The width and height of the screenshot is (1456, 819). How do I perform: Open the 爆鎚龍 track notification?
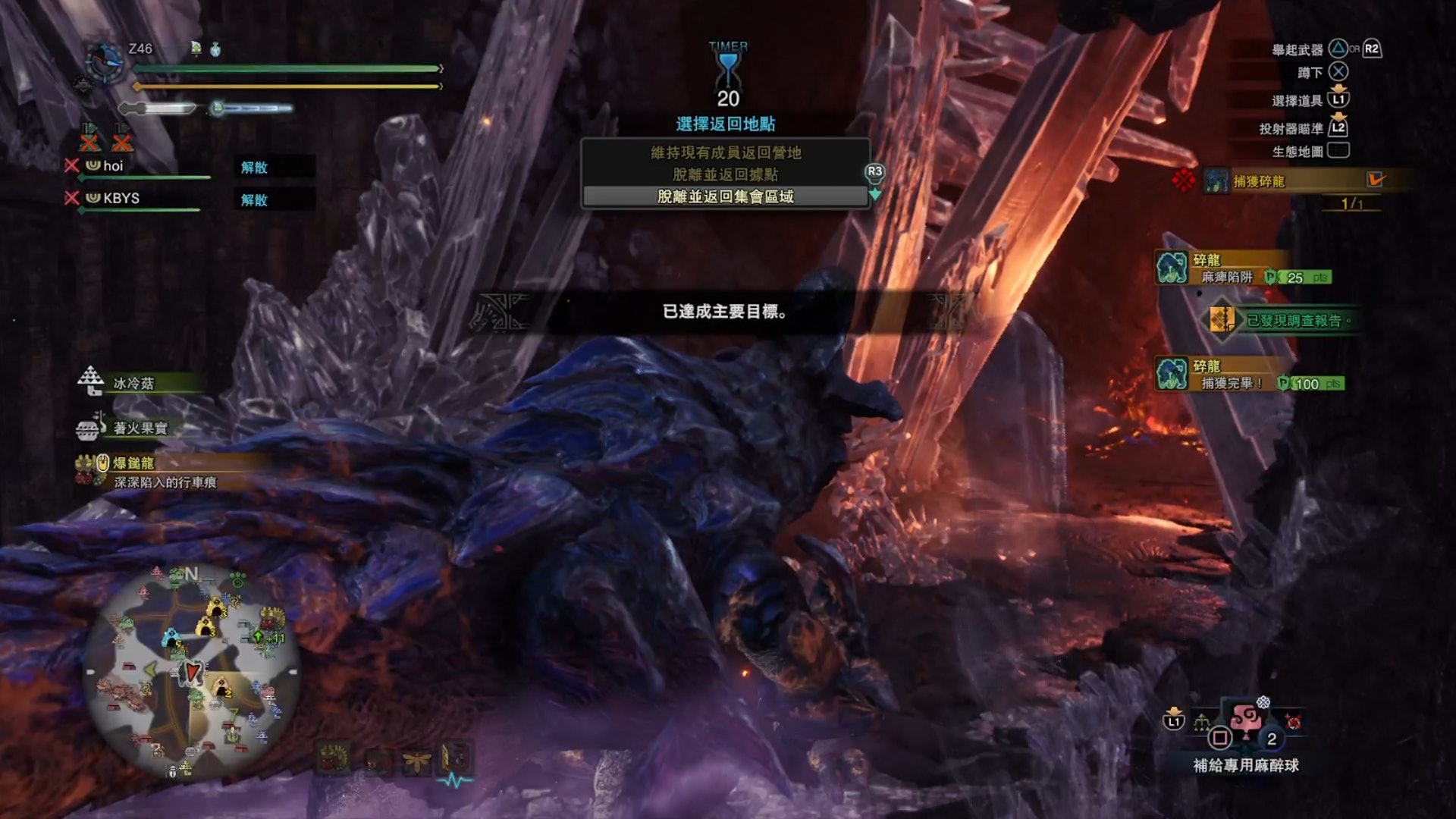pyautogui.click(x=152, y=471)
